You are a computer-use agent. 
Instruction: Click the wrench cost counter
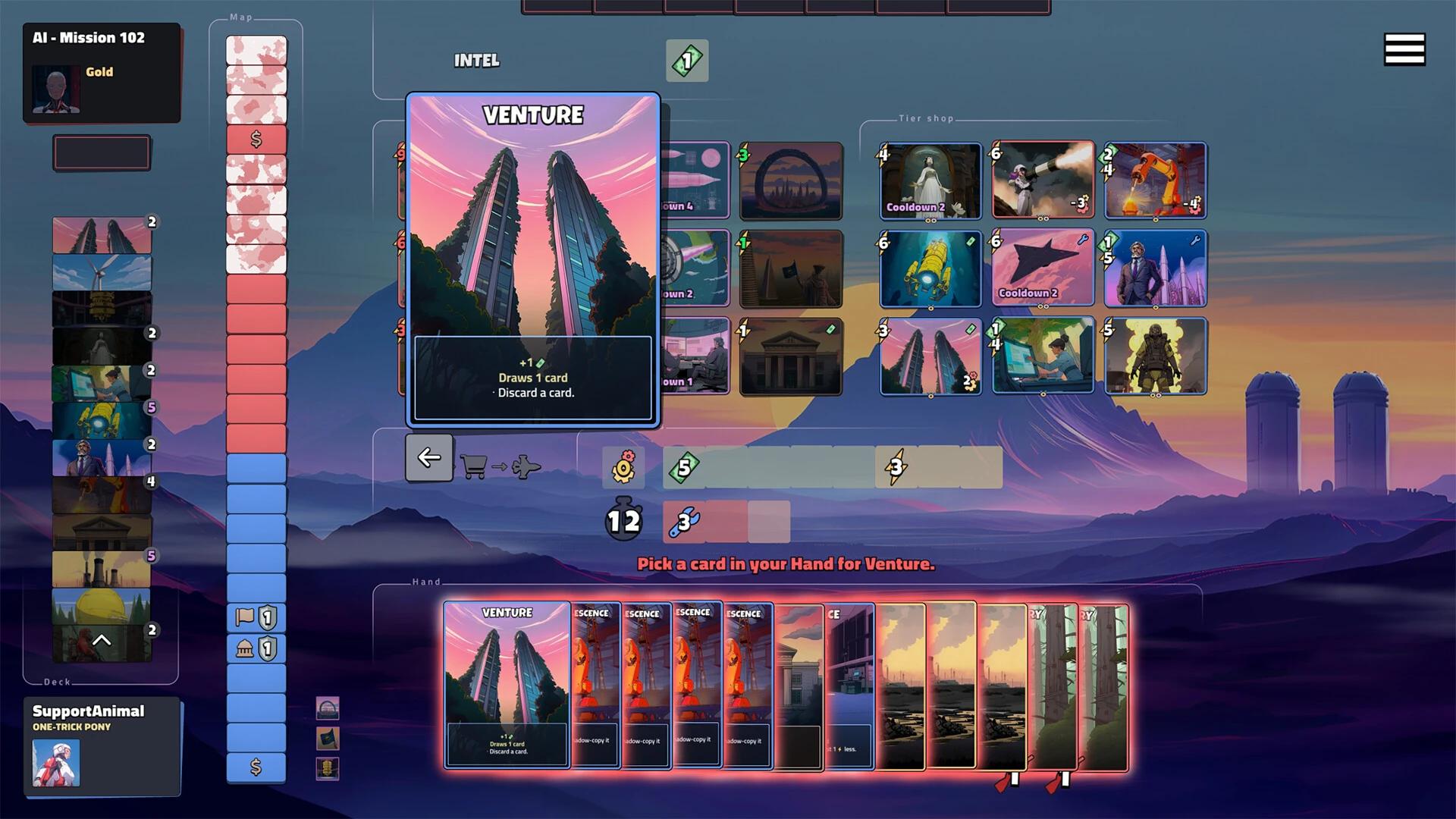pos(685,522)
